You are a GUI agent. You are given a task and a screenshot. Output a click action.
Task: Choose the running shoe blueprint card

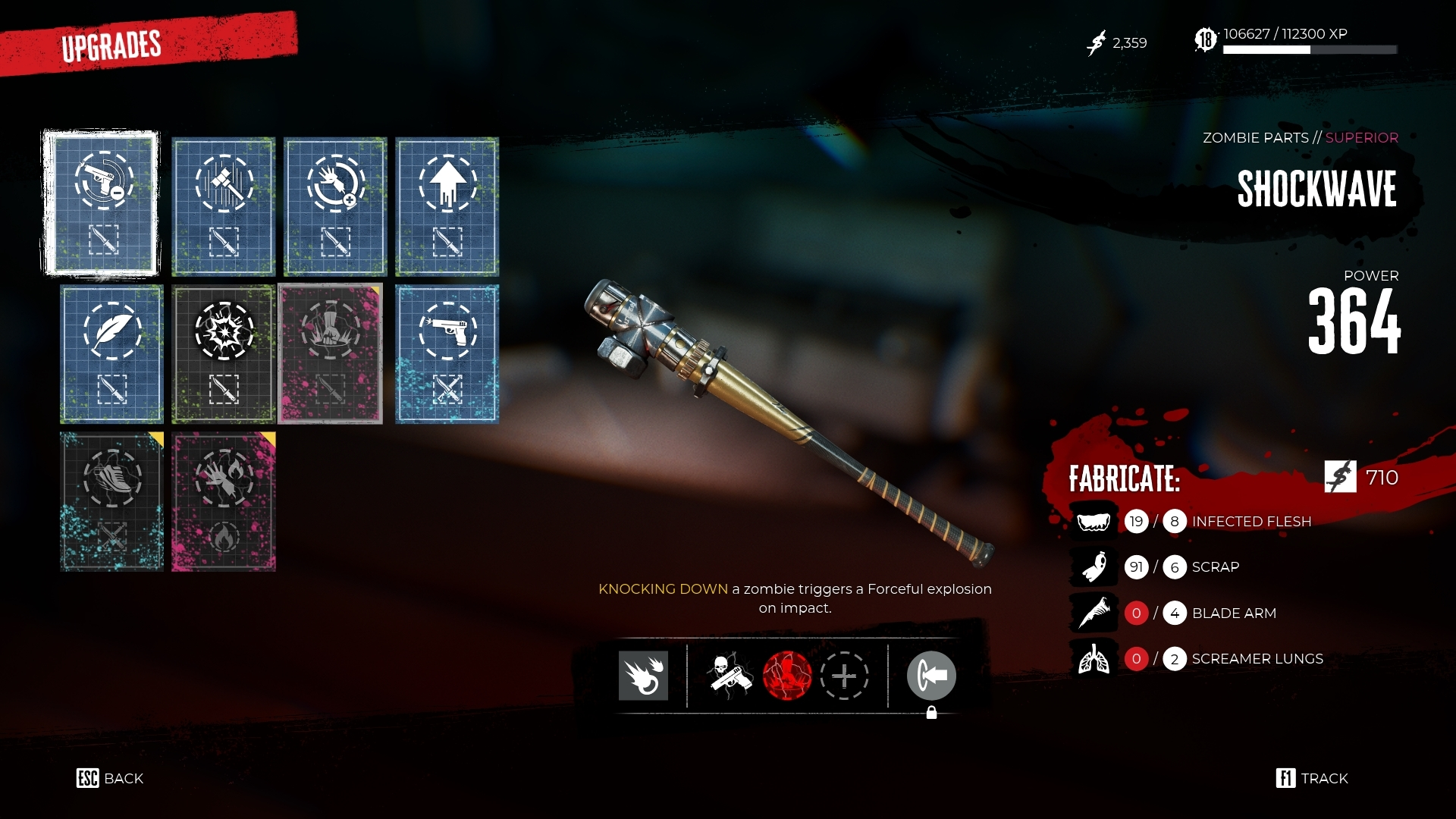[x=111, y=501]
